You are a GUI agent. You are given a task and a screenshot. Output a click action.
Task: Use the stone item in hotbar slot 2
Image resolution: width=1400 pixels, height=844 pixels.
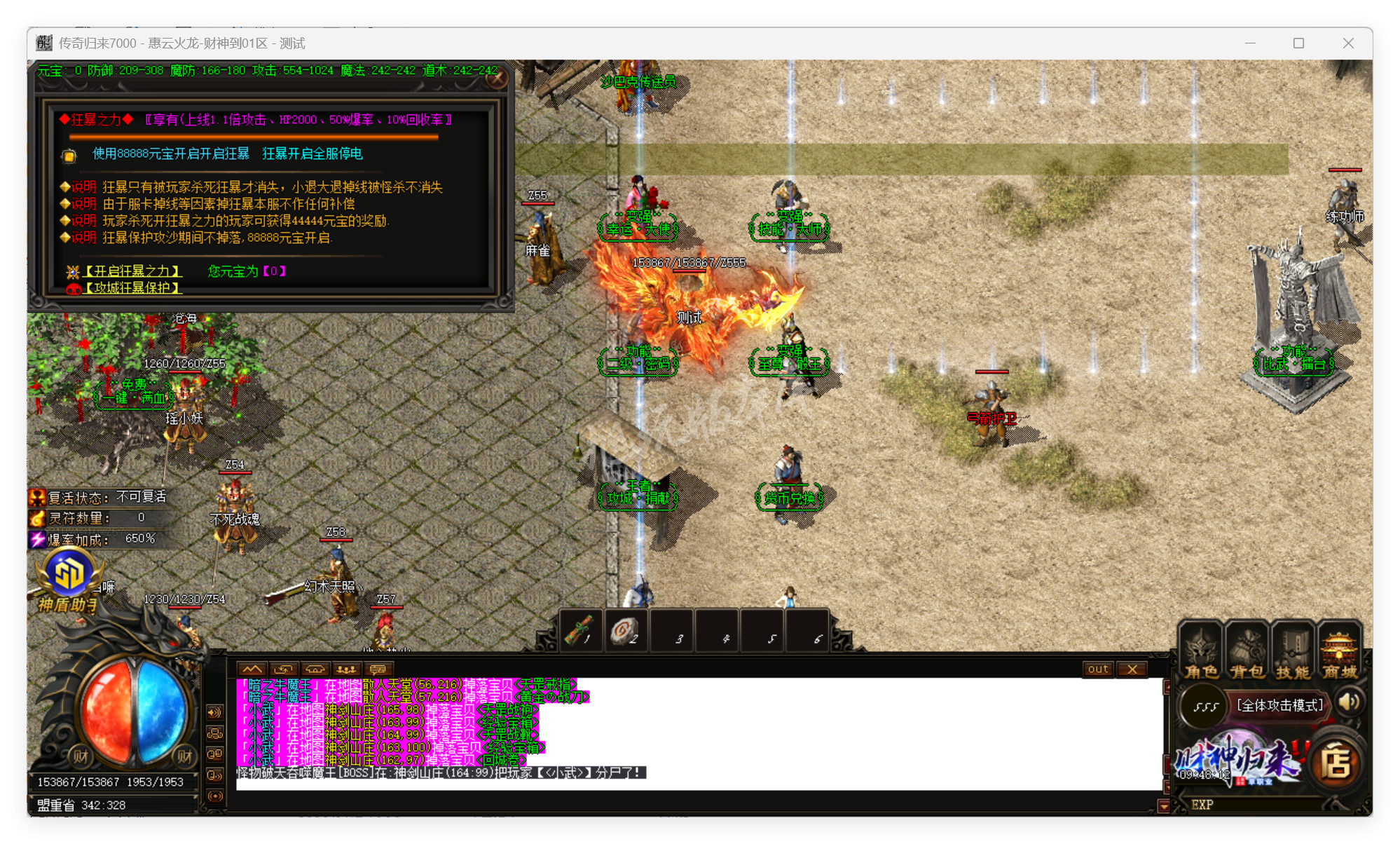[626, 631]
